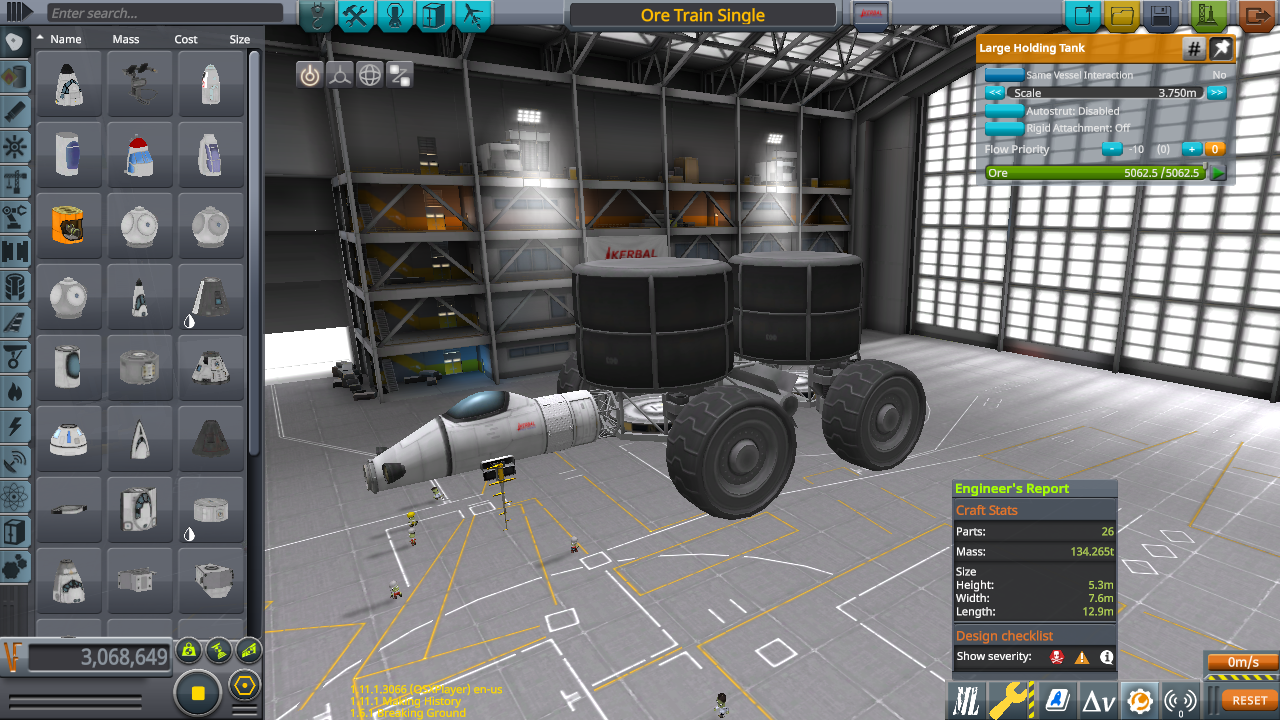Click the green Ore resource level slider
The width and height of the screenshot is (1280, 720).
[x=1096, y=172]
